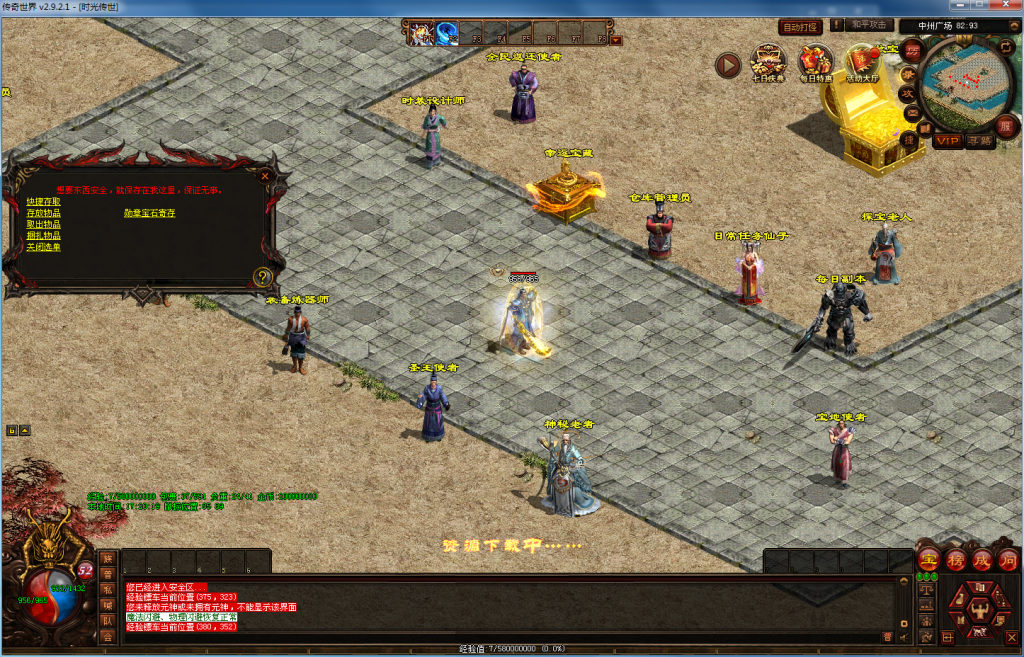1024x657 pixels.
Task: Select the 捆扎物品 bundle option
Action: coord(43,235)
